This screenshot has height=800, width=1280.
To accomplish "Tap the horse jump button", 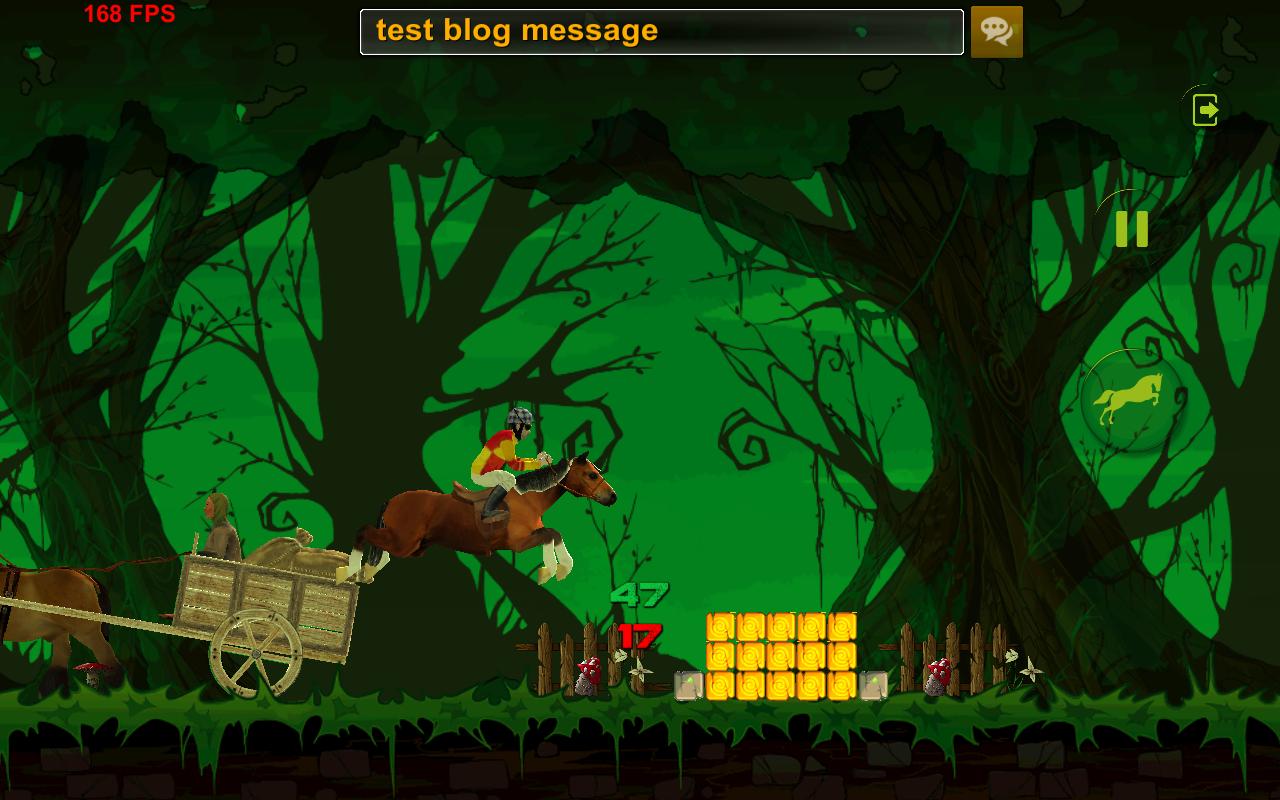I will tap(1132, 401).
